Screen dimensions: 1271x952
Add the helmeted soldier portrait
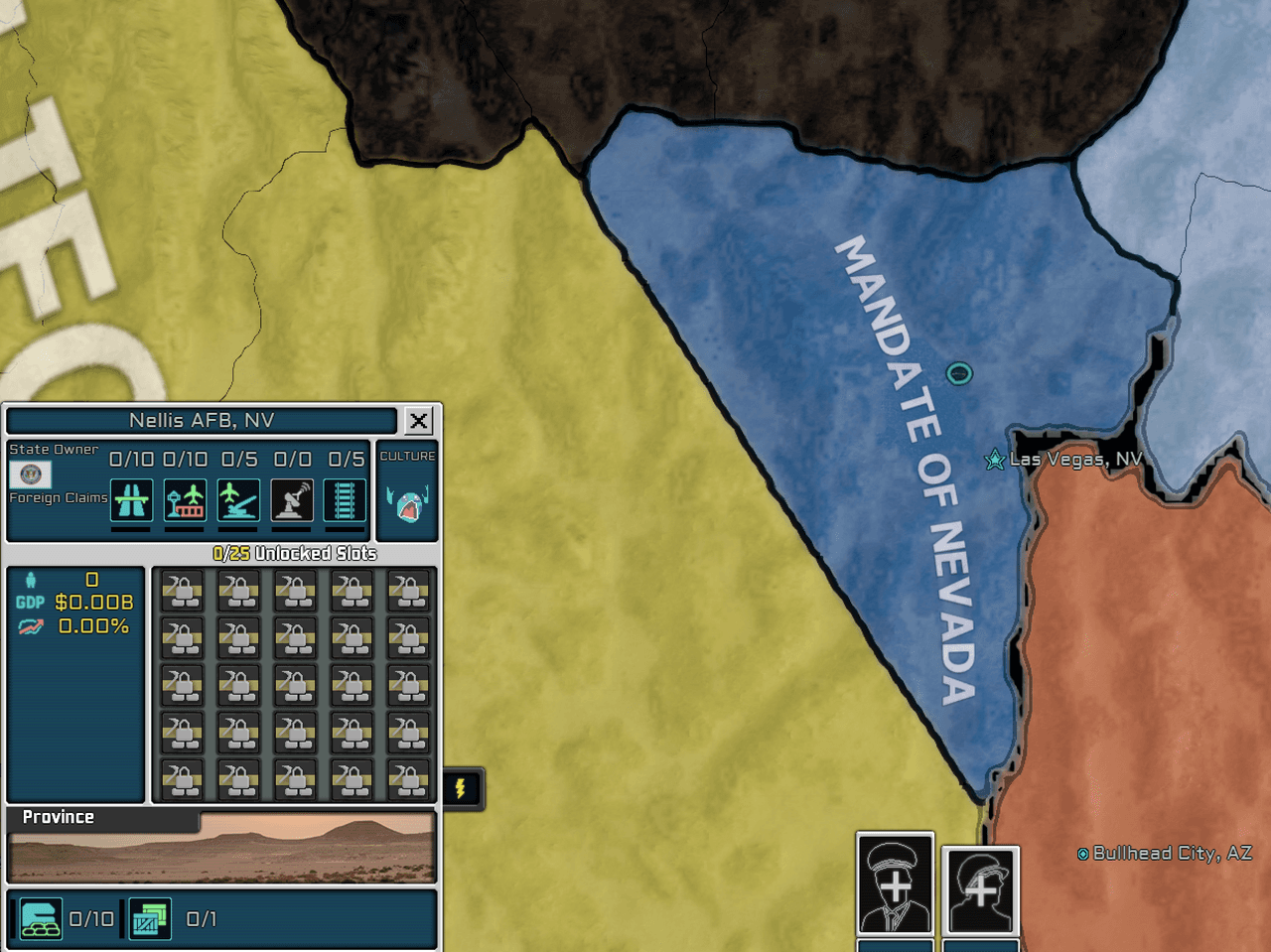tap(980, 889)
